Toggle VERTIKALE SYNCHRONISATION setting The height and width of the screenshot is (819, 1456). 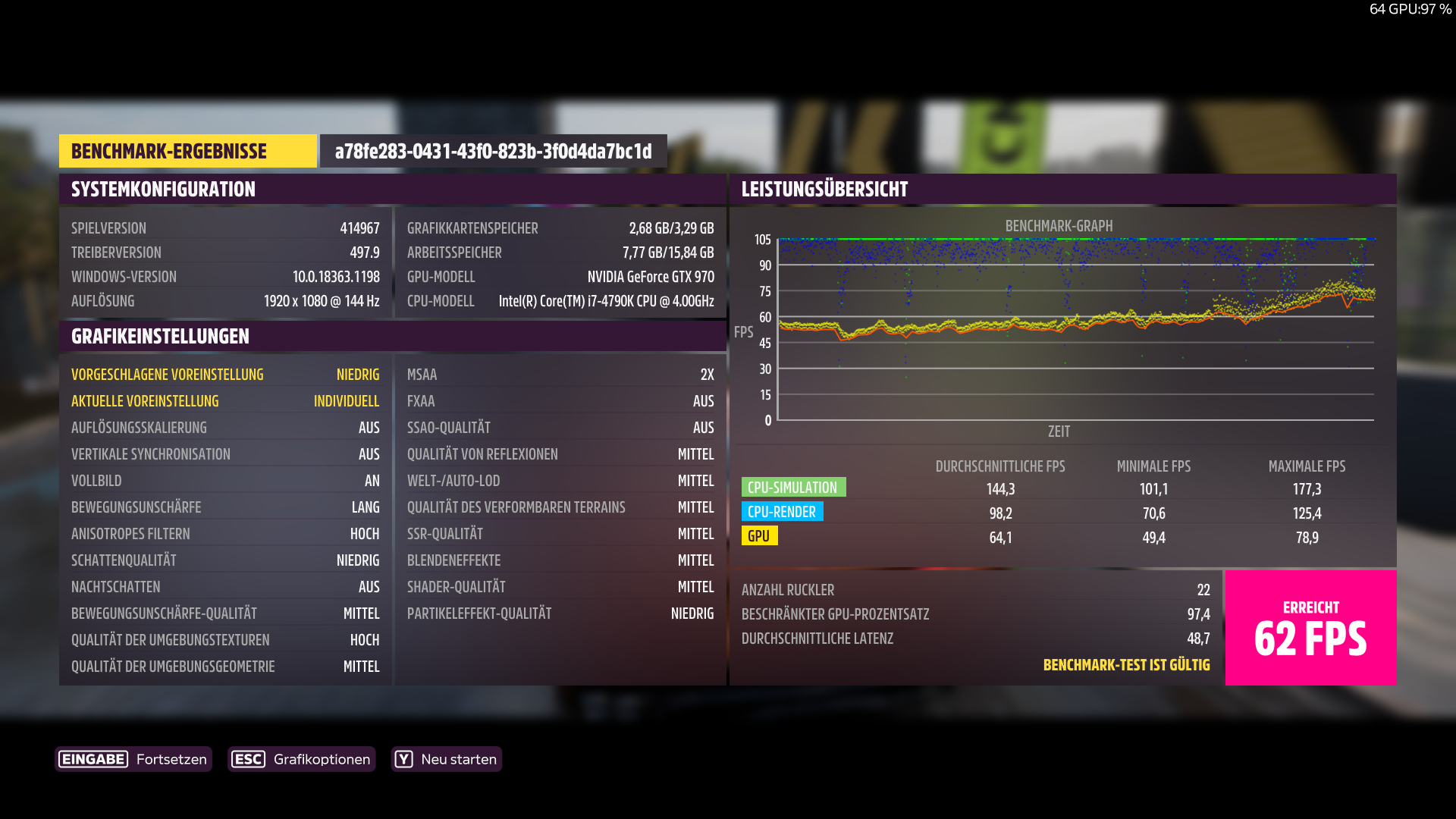pos(225,453)
